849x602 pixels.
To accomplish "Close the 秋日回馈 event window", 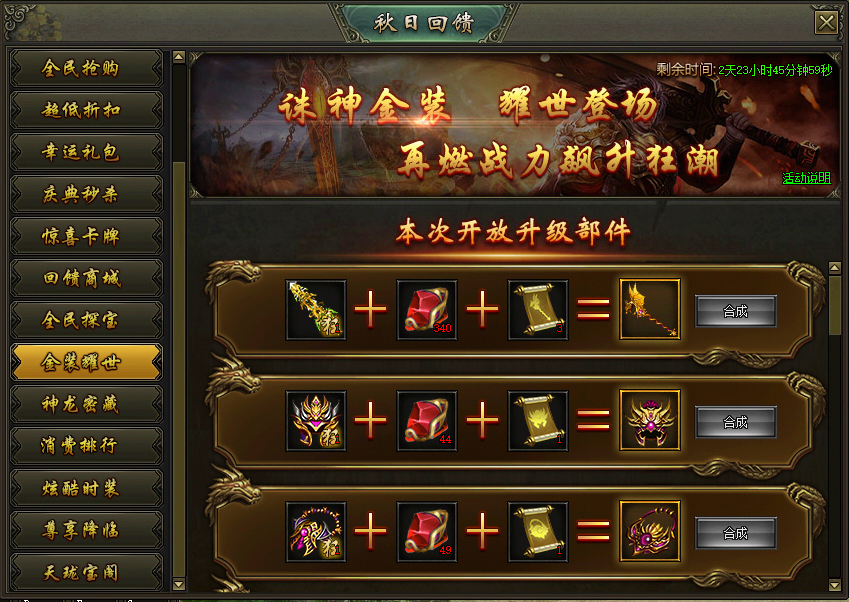I will (826, 23).
